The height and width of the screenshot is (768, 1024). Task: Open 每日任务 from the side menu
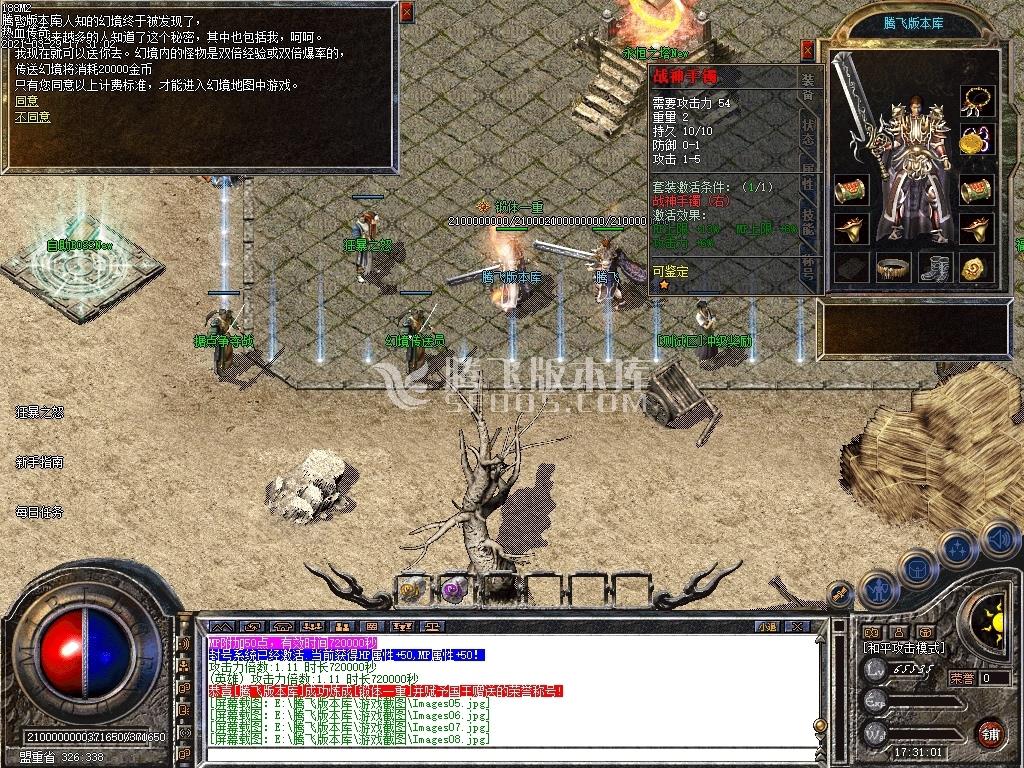click(40, 512)
